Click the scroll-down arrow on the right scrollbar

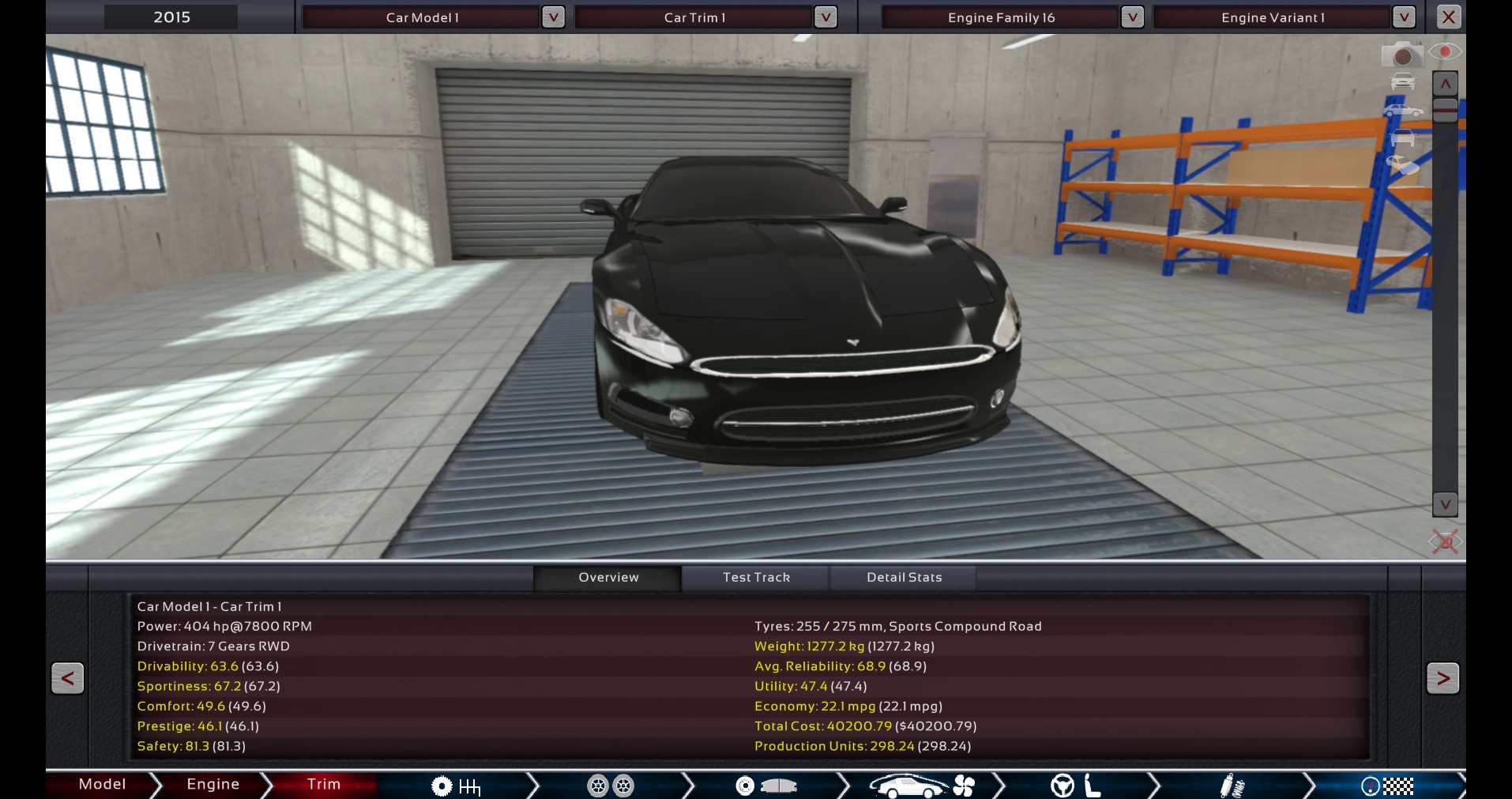coord(1445,504)
